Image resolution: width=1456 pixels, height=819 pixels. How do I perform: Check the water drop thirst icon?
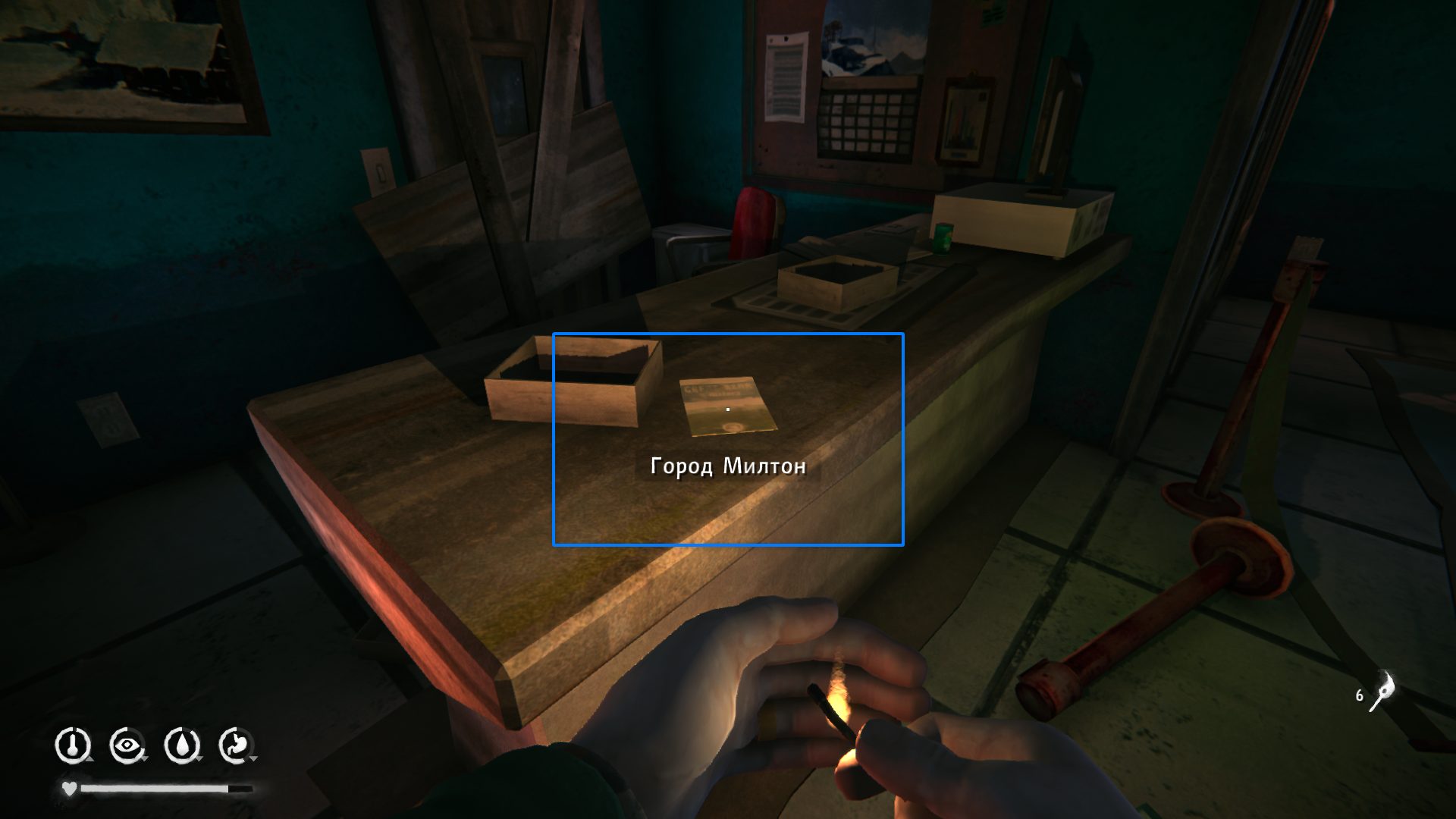click(x=181, y=745)
